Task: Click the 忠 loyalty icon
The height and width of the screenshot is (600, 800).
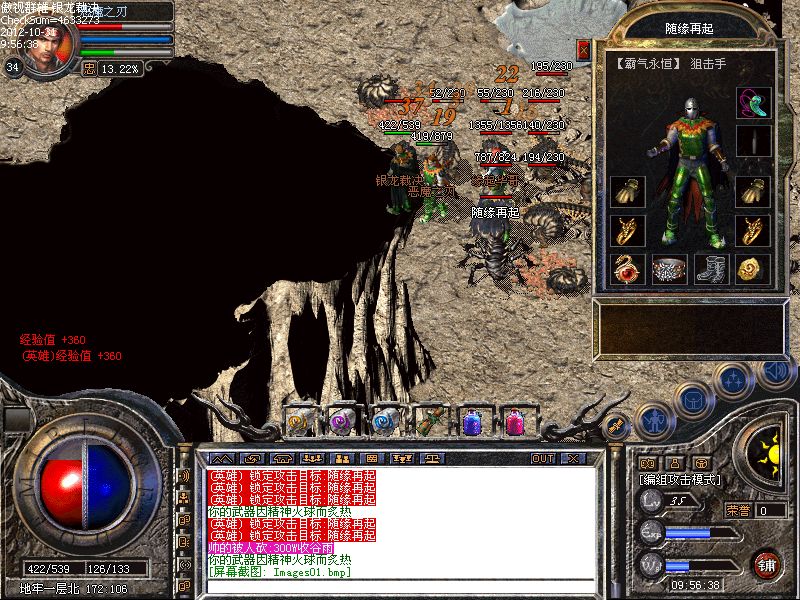Action: click(x=89, y=69)
